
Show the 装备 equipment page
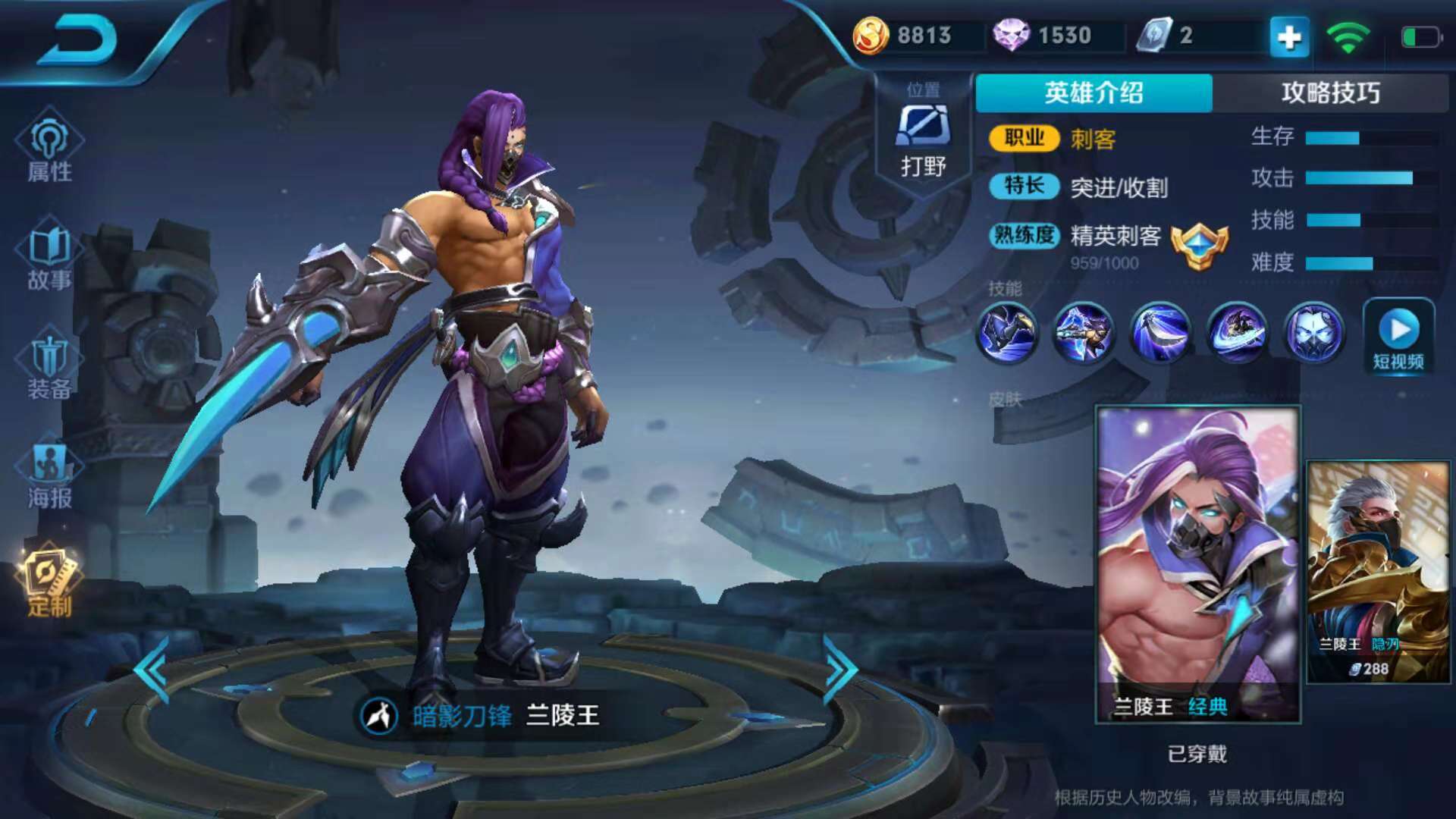50,368
